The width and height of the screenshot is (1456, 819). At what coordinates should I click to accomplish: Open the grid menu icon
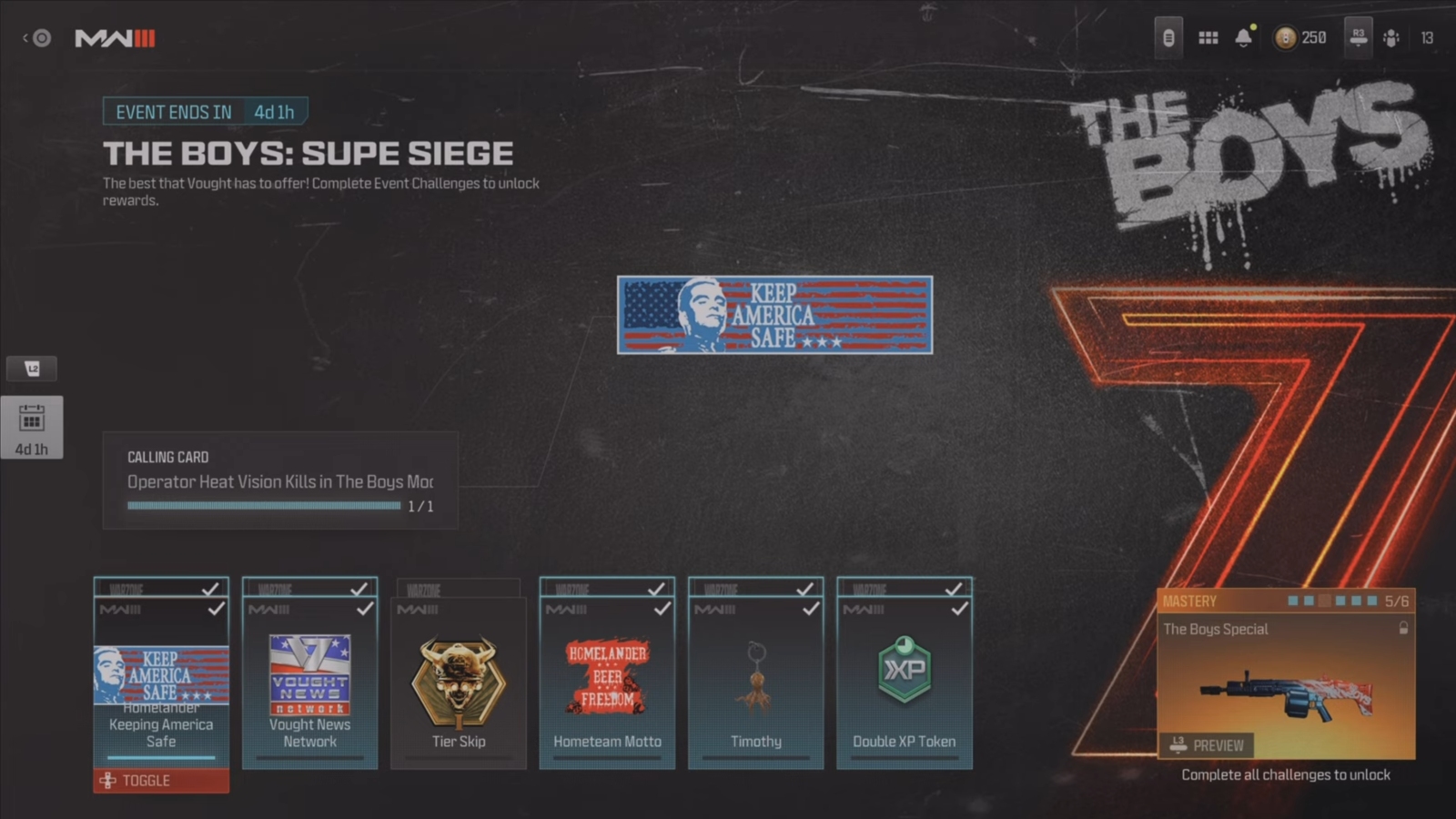[1208, 38]
